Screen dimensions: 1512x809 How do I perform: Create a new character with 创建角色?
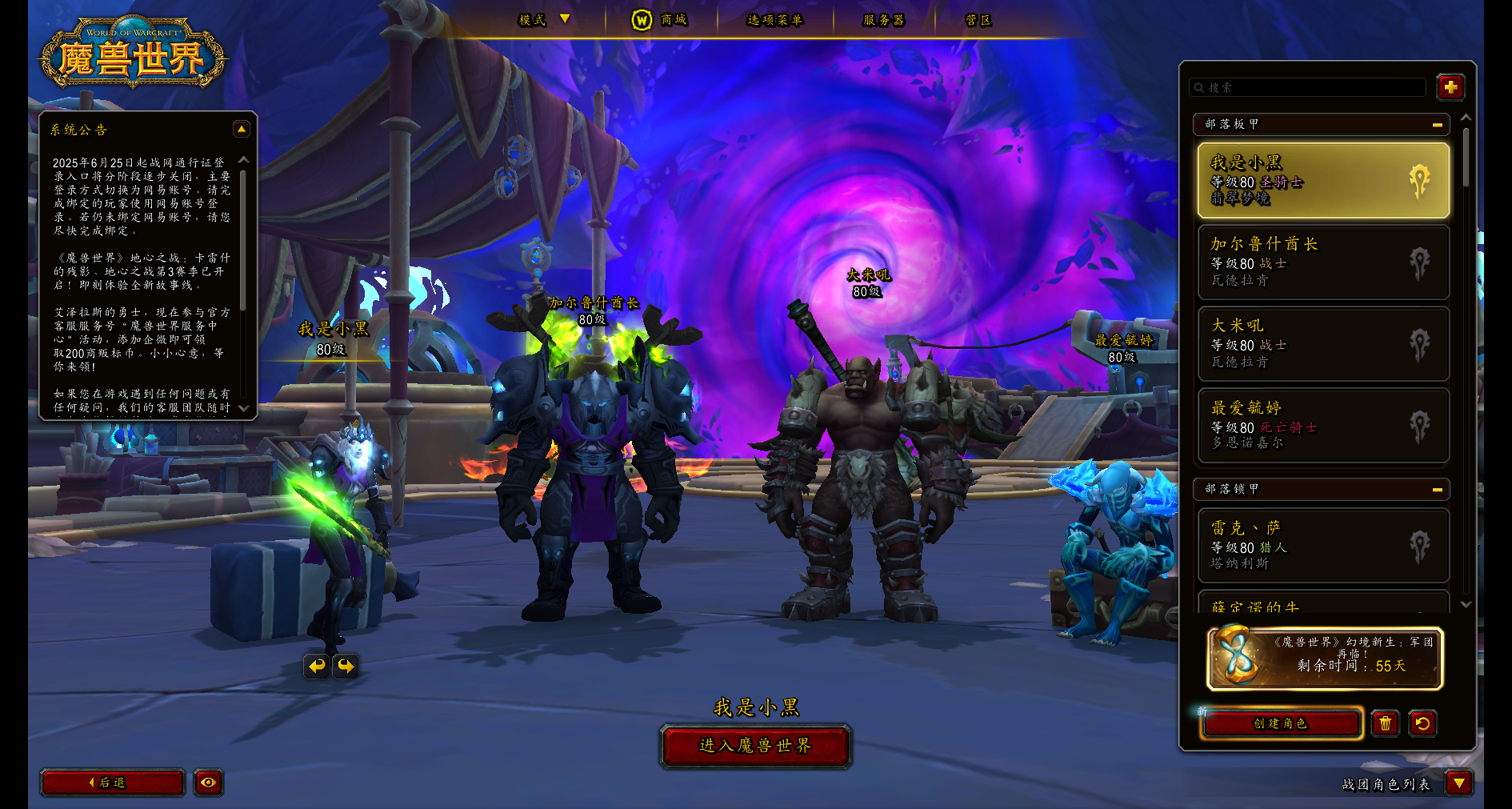pyautogui.click(x=1281, y=723)
